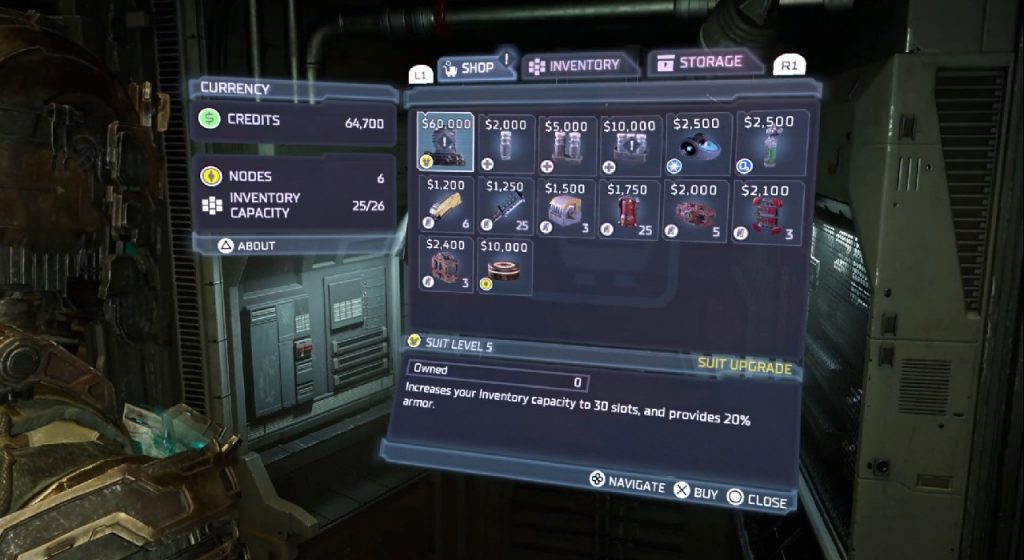
Task: Select the Shop tab
Action: click(469, 67)
